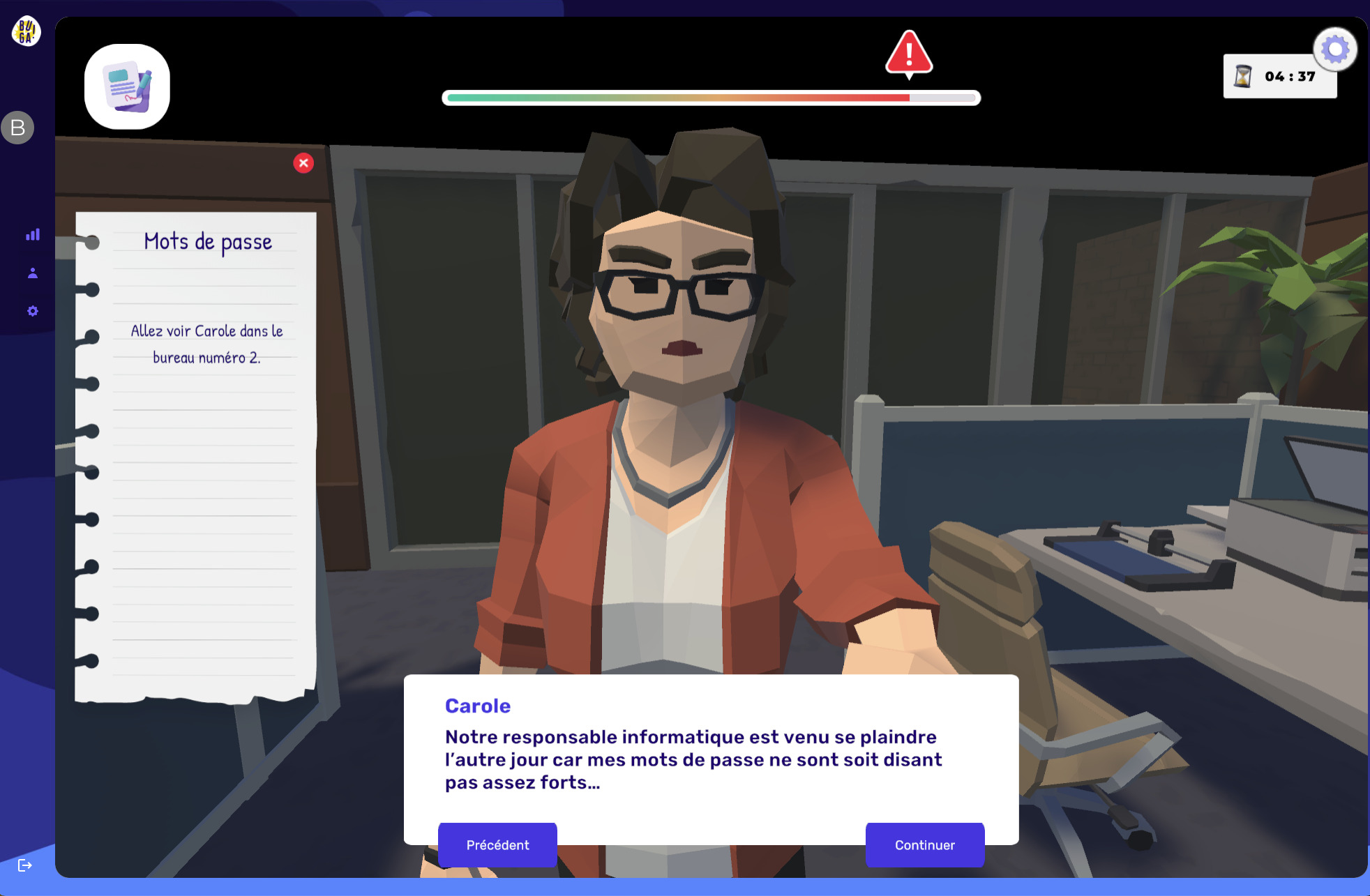Go back with the Précédent button
This screenshot has width=1370, height=896.
tap(497, 844)
